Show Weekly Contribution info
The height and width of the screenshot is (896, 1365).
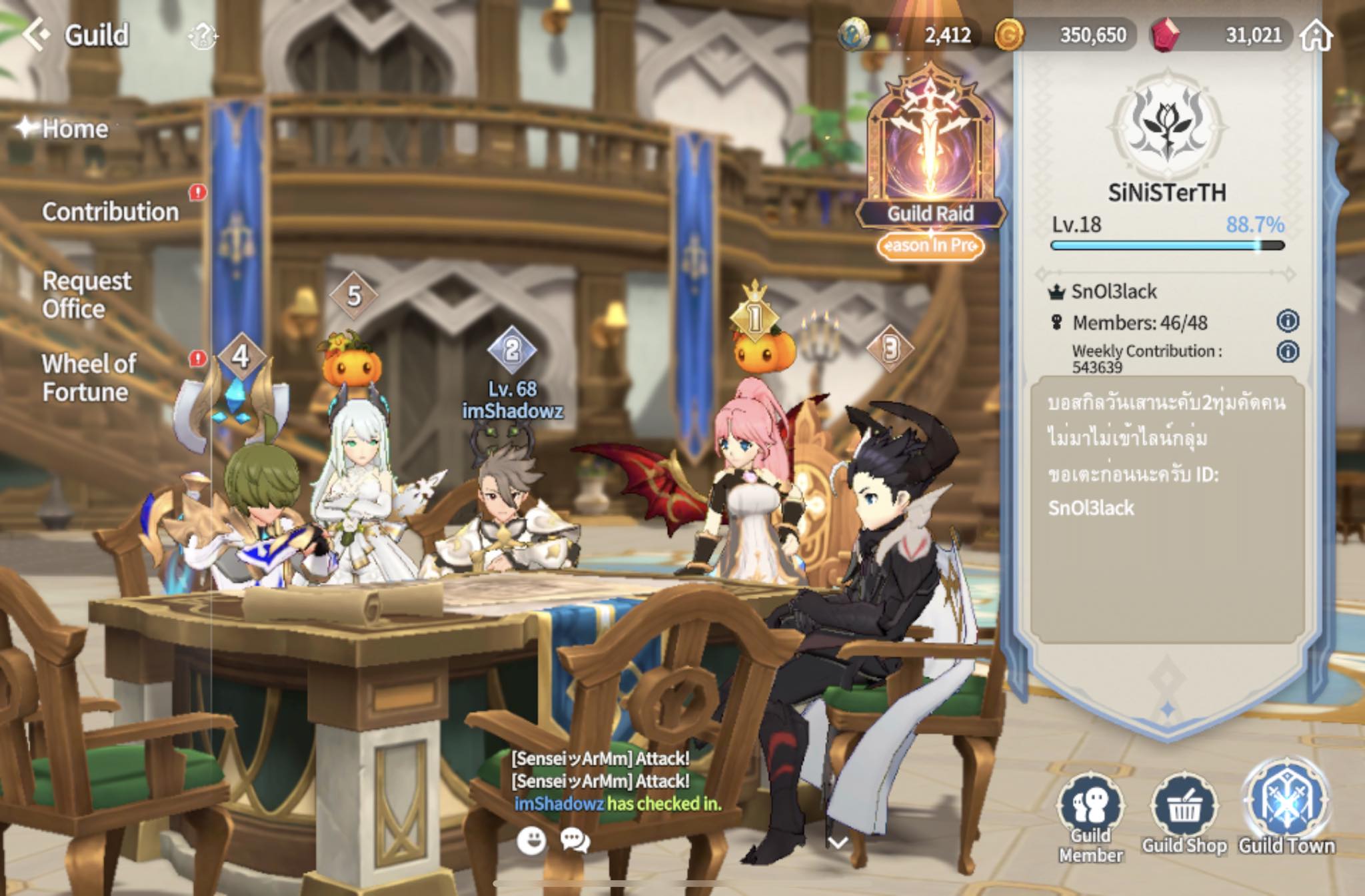[1288, 351]
